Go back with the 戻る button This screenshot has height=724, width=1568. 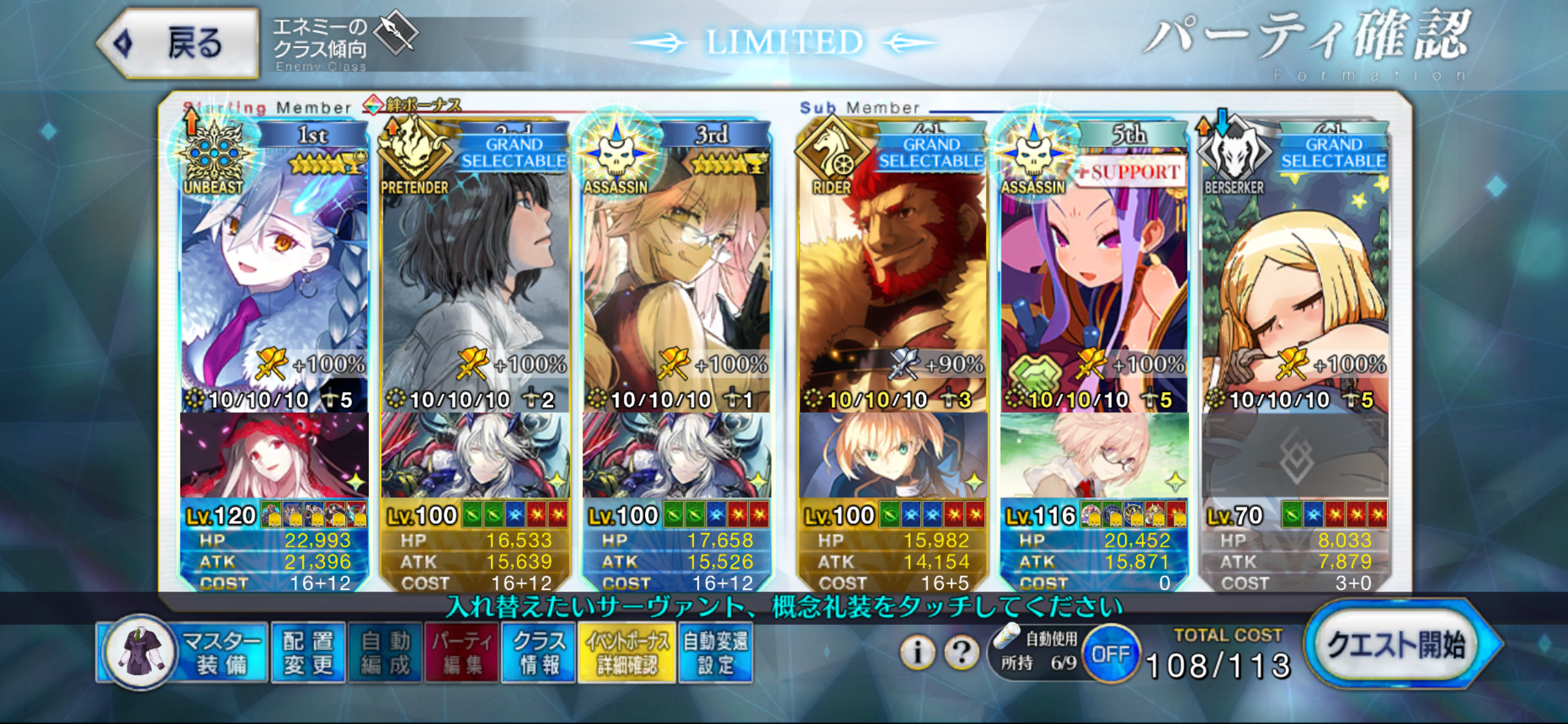tap(179, 44)
